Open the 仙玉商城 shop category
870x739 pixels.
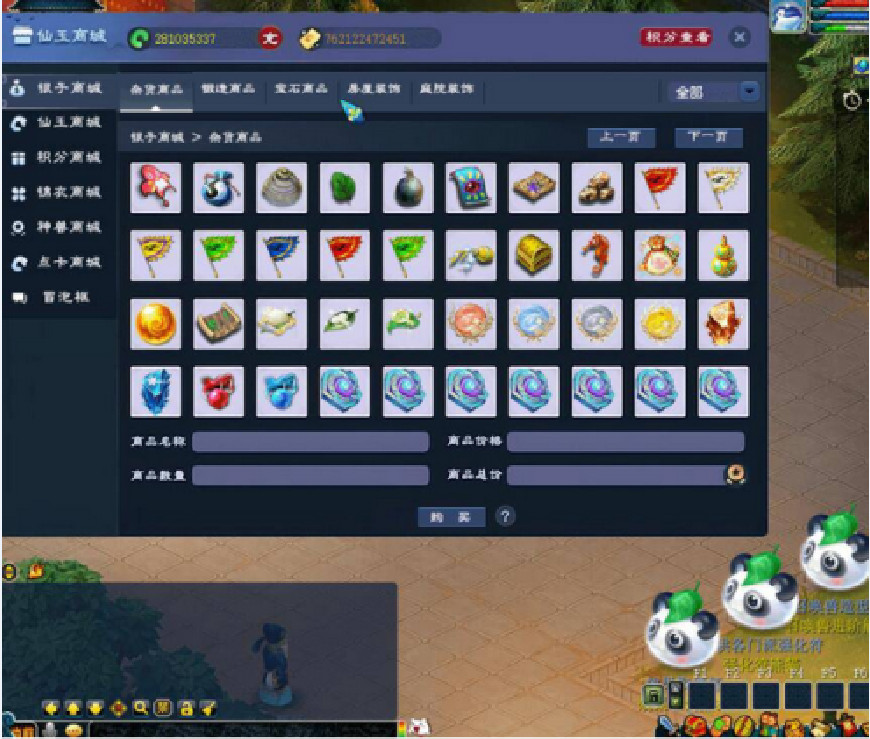[x=58, y=123]
